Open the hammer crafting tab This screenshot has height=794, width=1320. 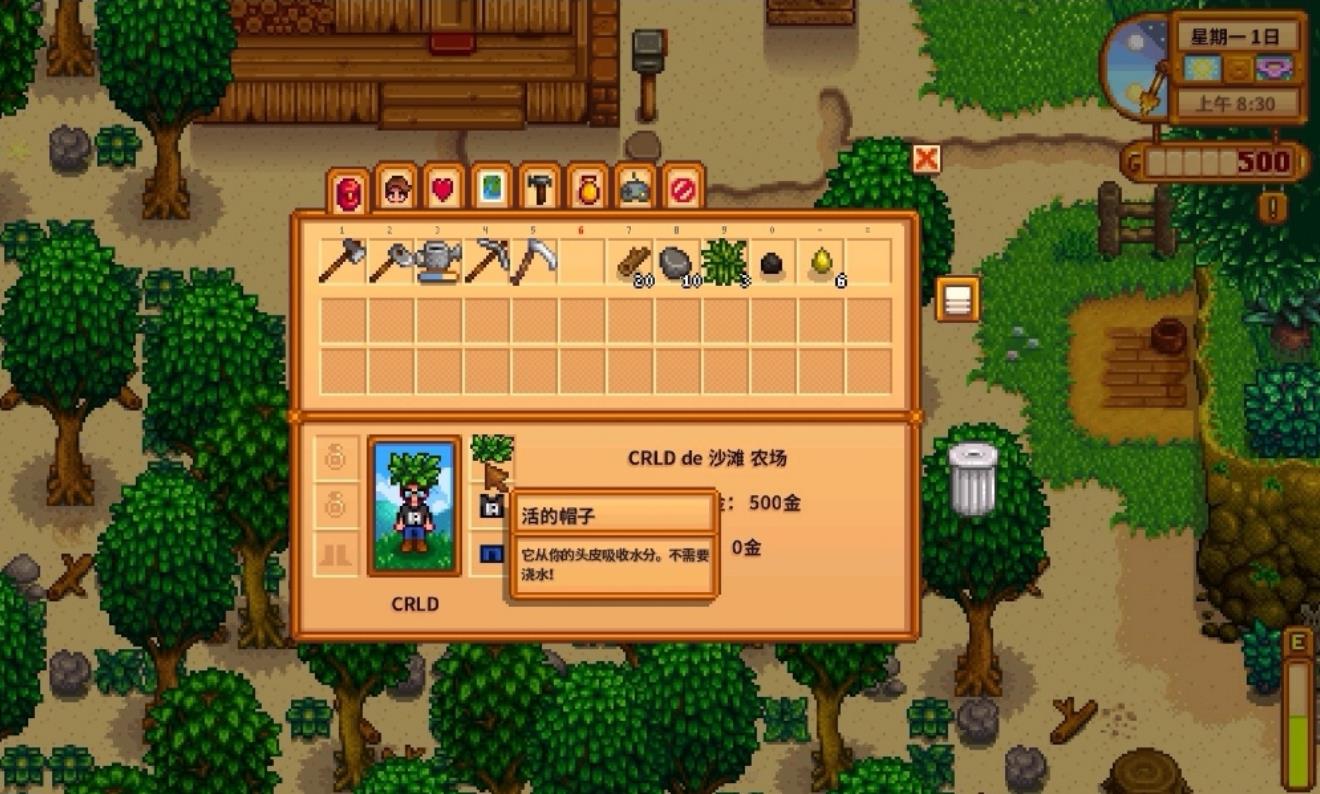[540, 188]
